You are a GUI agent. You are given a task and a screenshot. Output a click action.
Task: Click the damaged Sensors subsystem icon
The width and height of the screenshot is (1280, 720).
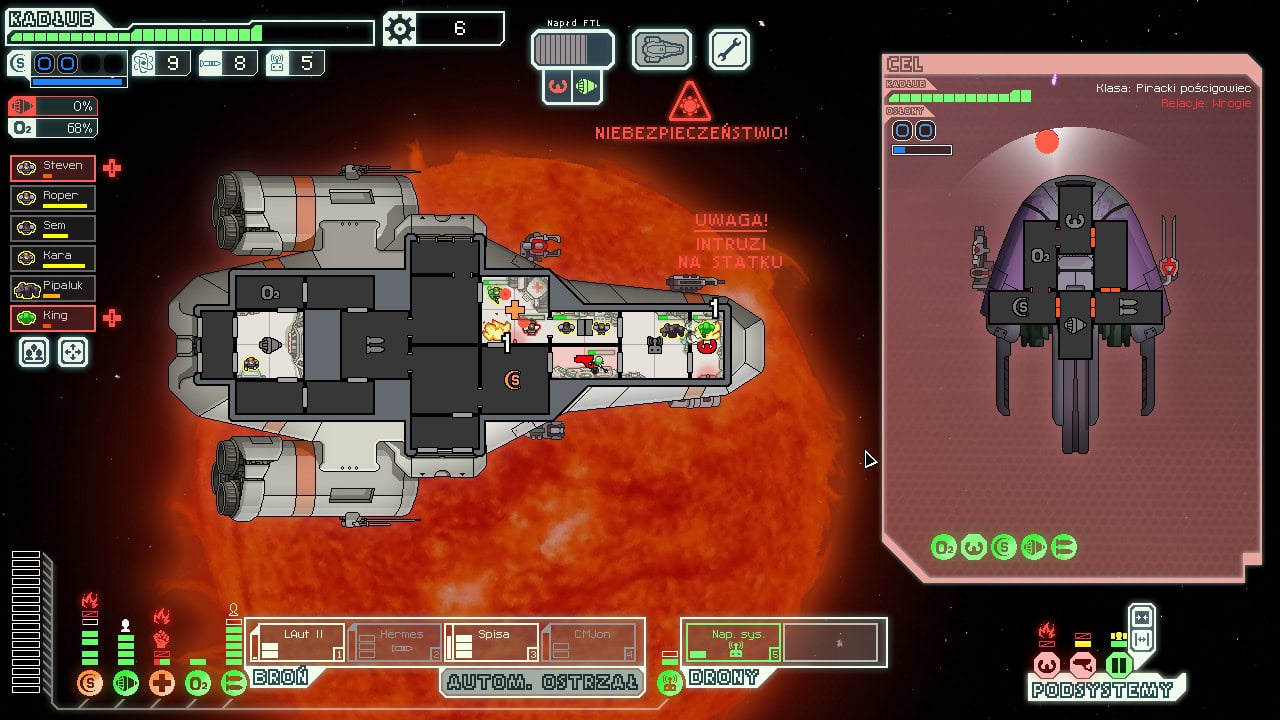(1084, 665)
